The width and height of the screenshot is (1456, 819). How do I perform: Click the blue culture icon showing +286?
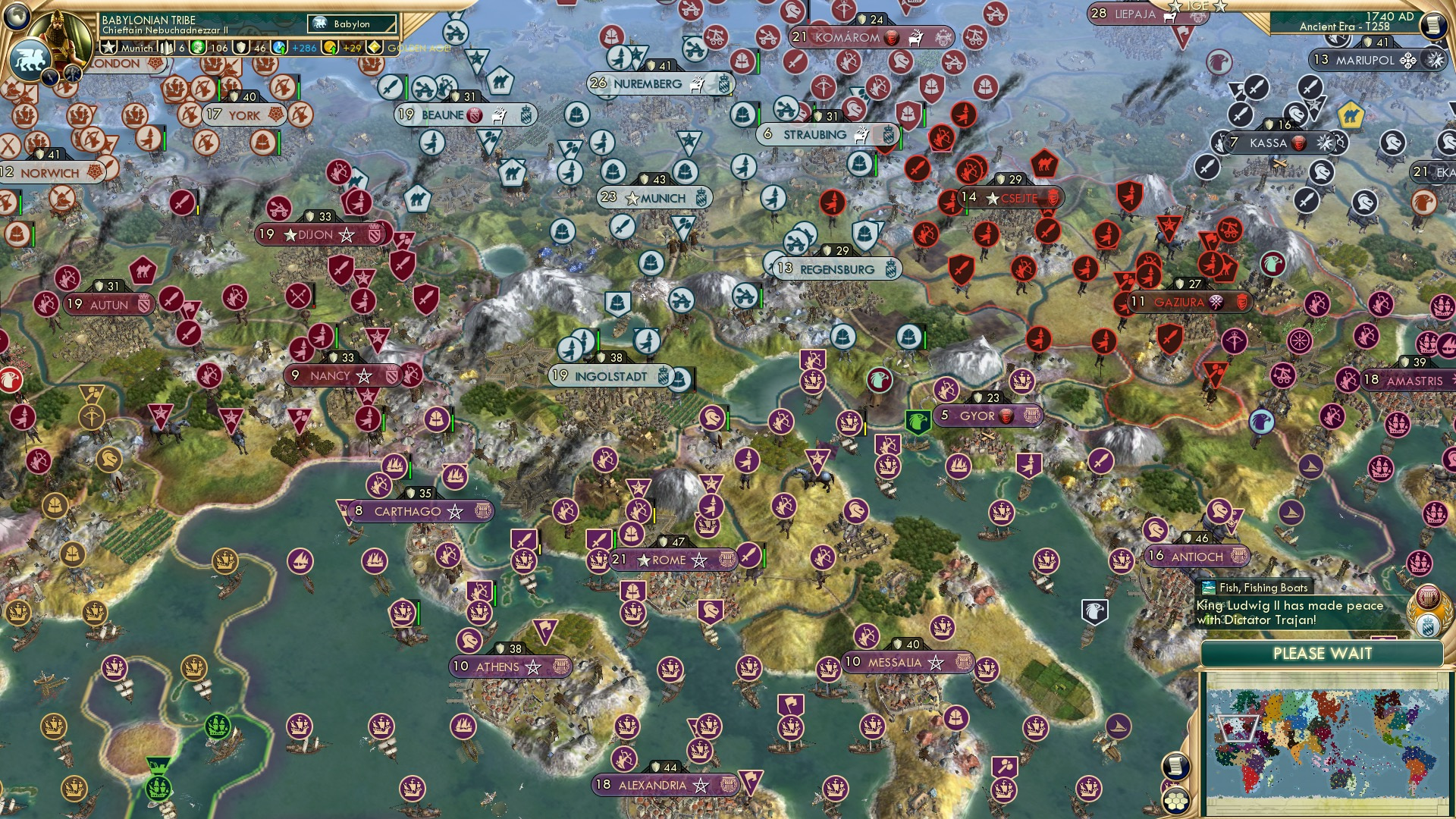click(279, 49)
